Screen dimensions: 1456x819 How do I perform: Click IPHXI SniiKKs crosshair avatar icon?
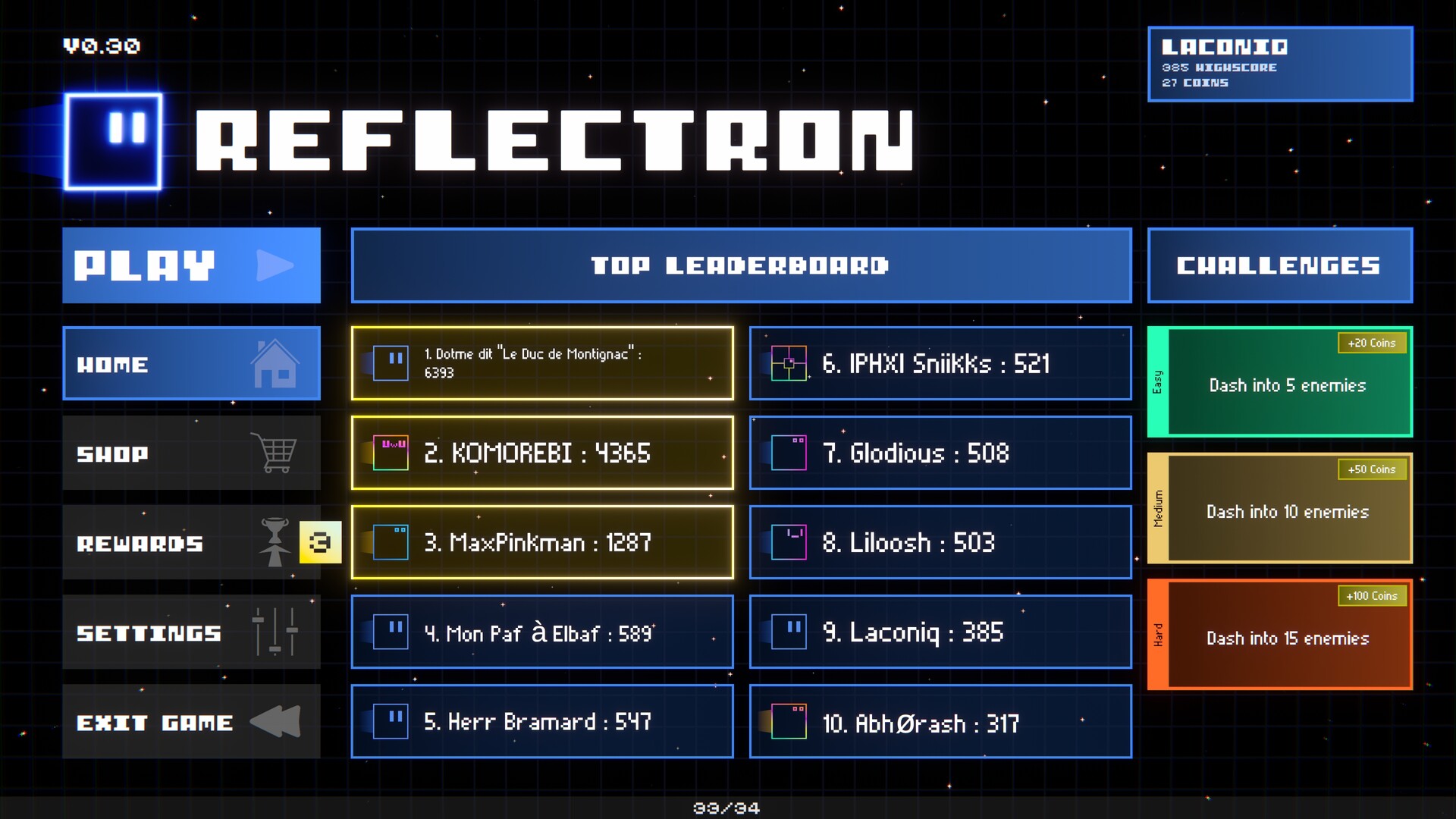coord(789,363)
